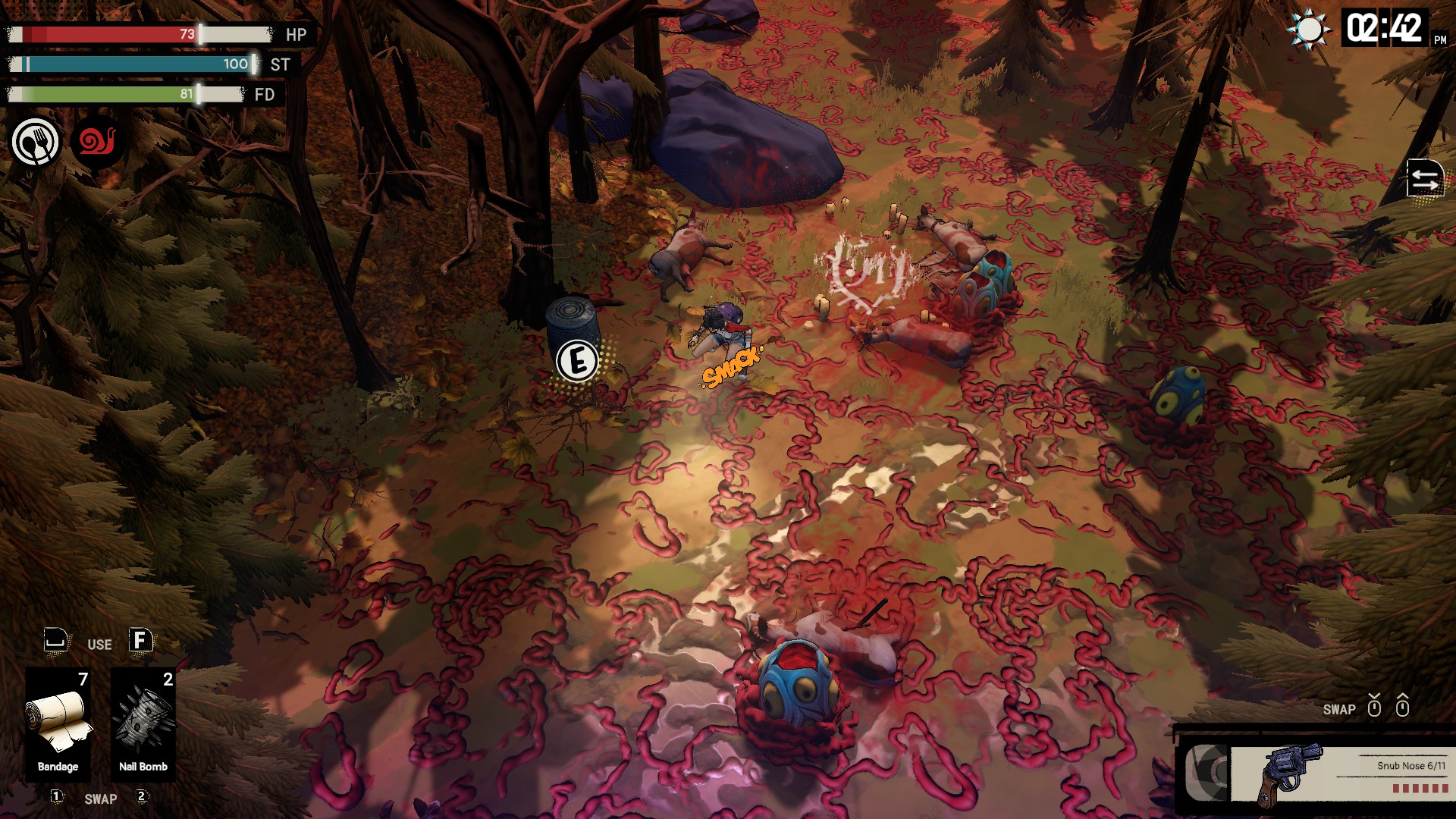This screenshot has width=1456, height=819.
Task: Inspect the red snail slow status icon
Action: pos(98,141)
